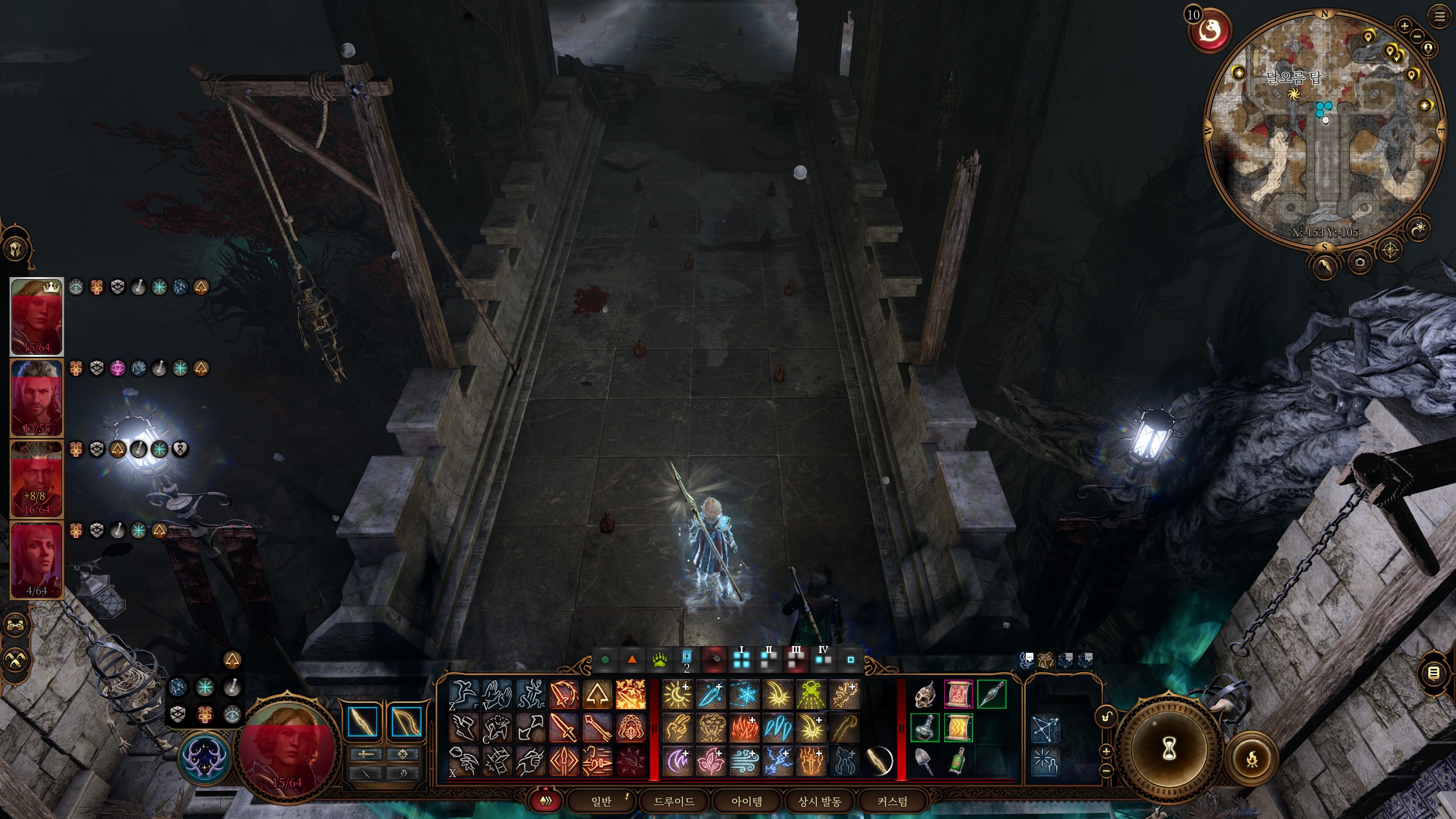
Task: Zoom out the minimap with minus button
Action: 1417,36
